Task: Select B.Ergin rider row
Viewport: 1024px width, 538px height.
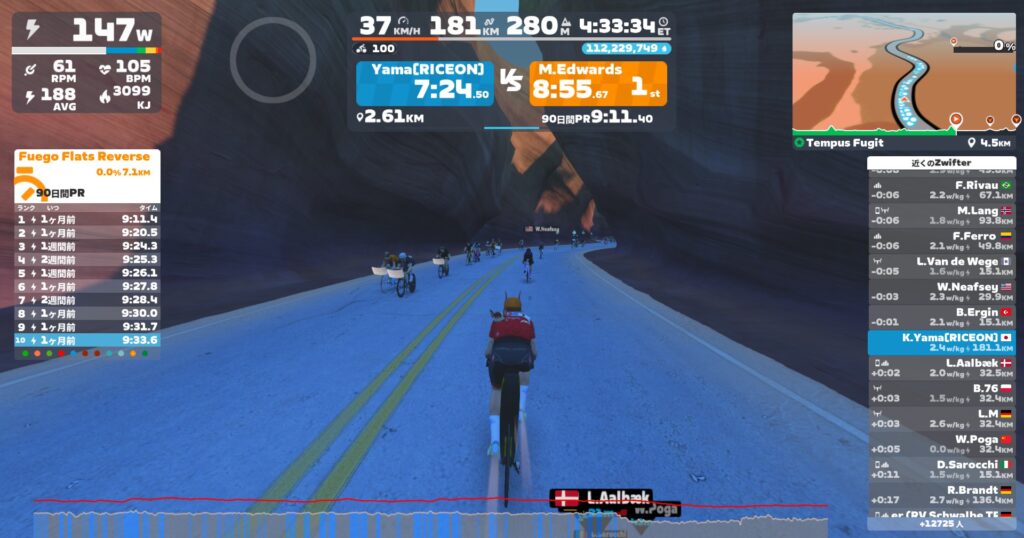Action: tap(941, 317)
